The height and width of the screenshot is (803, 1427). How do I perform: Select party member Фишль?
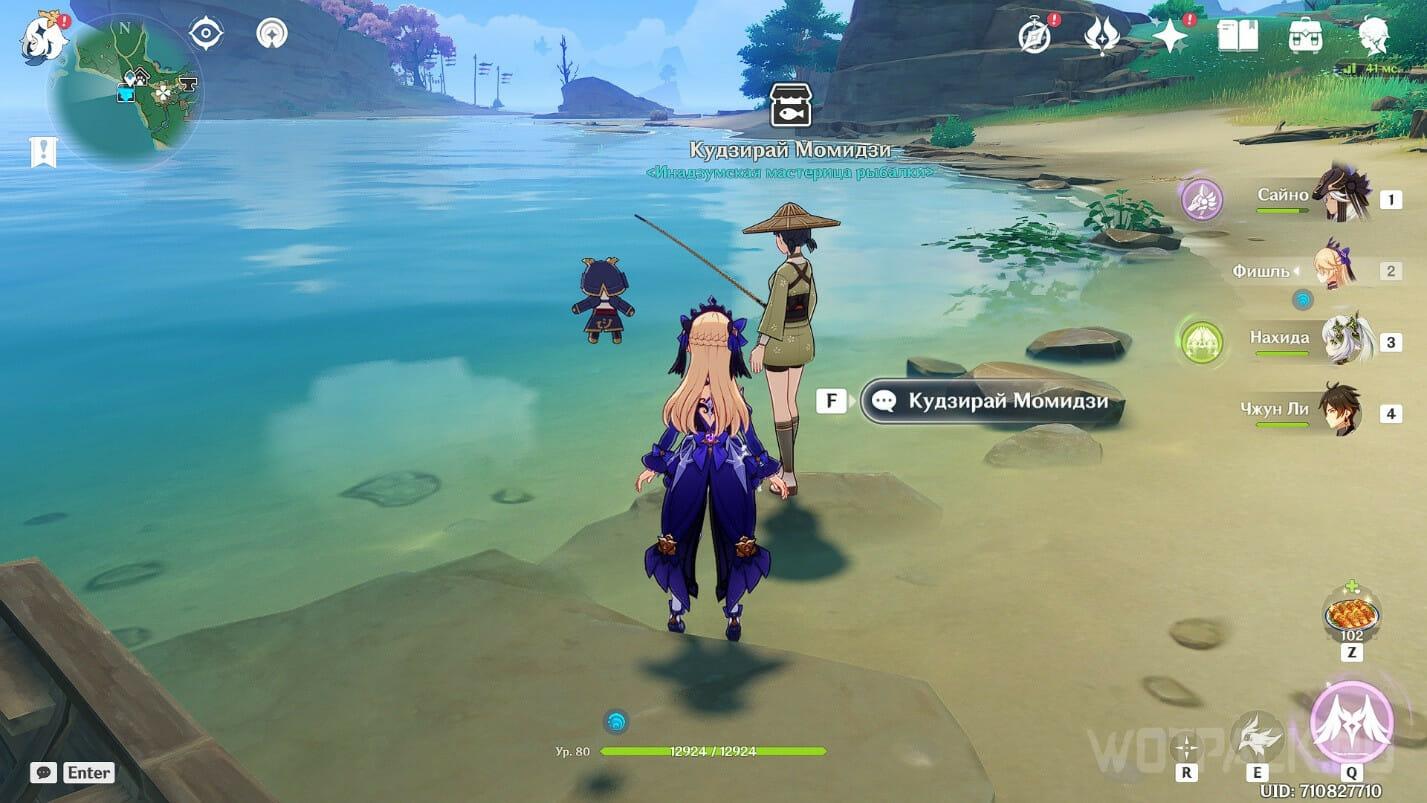(x=1335, y=267)
